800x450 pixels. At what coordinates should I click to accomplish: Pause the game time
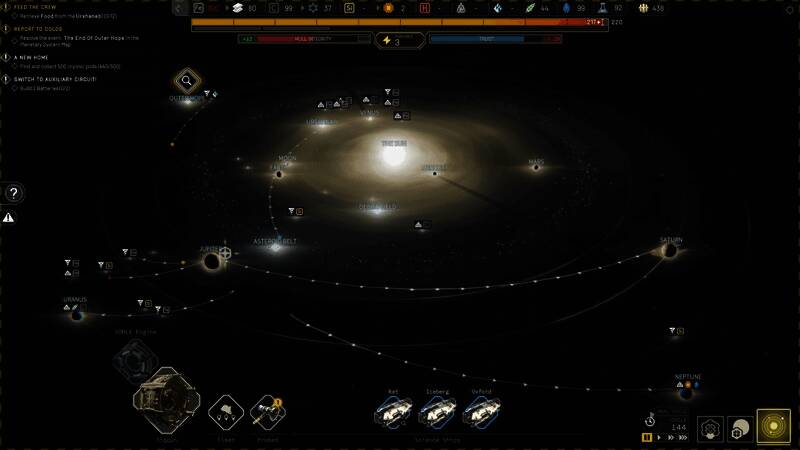coord(647,437)
